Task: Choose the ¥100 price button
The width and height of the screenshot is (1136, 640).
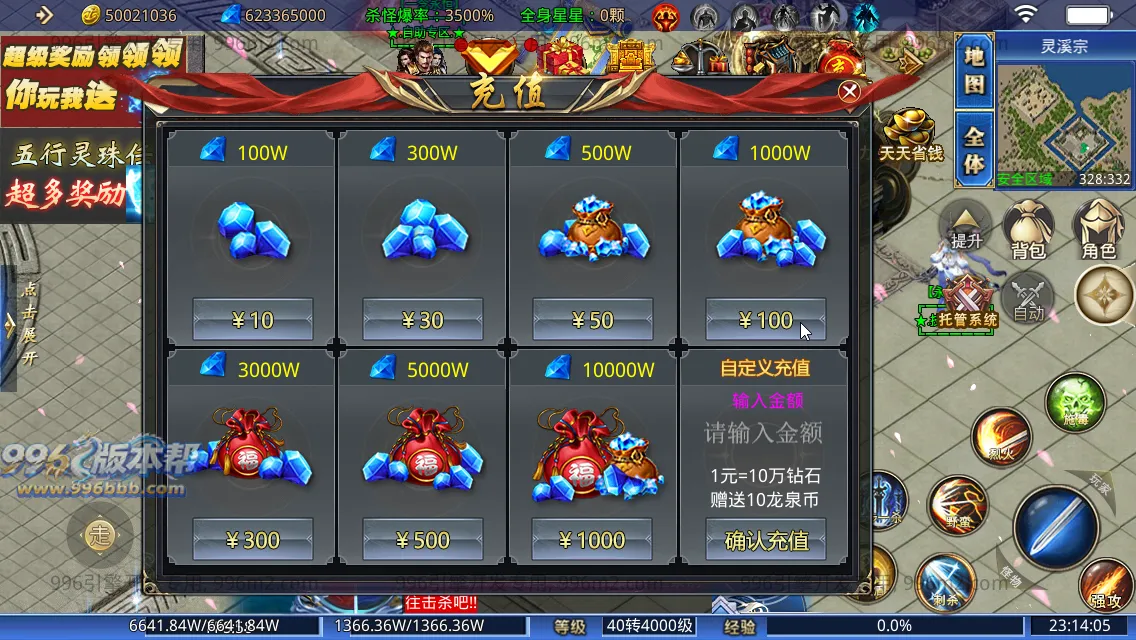Action: point(765,320)
